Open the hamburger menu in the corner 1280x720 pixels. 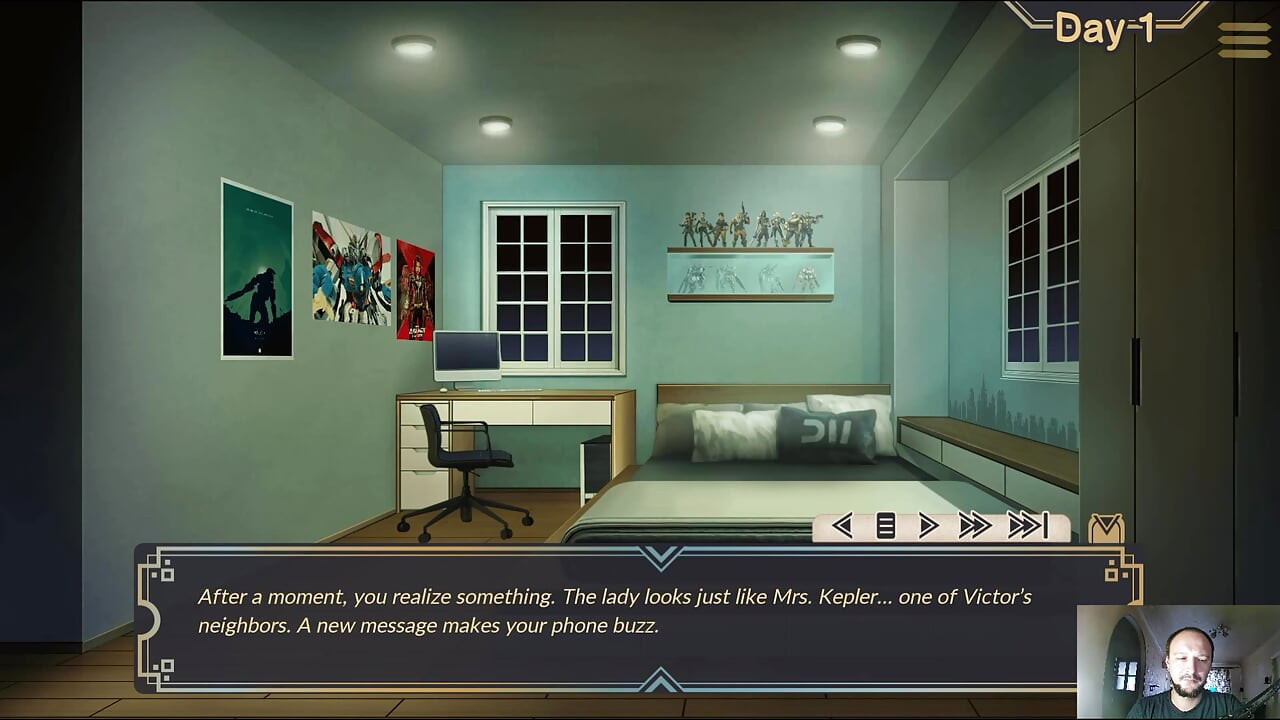pos(1244,40)
